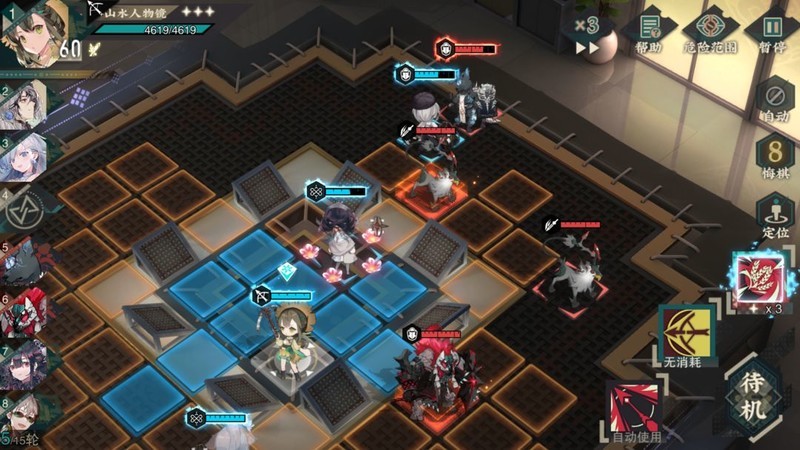
Task: Pick the dark-haired unit portrait numbered 2
Action: coord(24,106)
